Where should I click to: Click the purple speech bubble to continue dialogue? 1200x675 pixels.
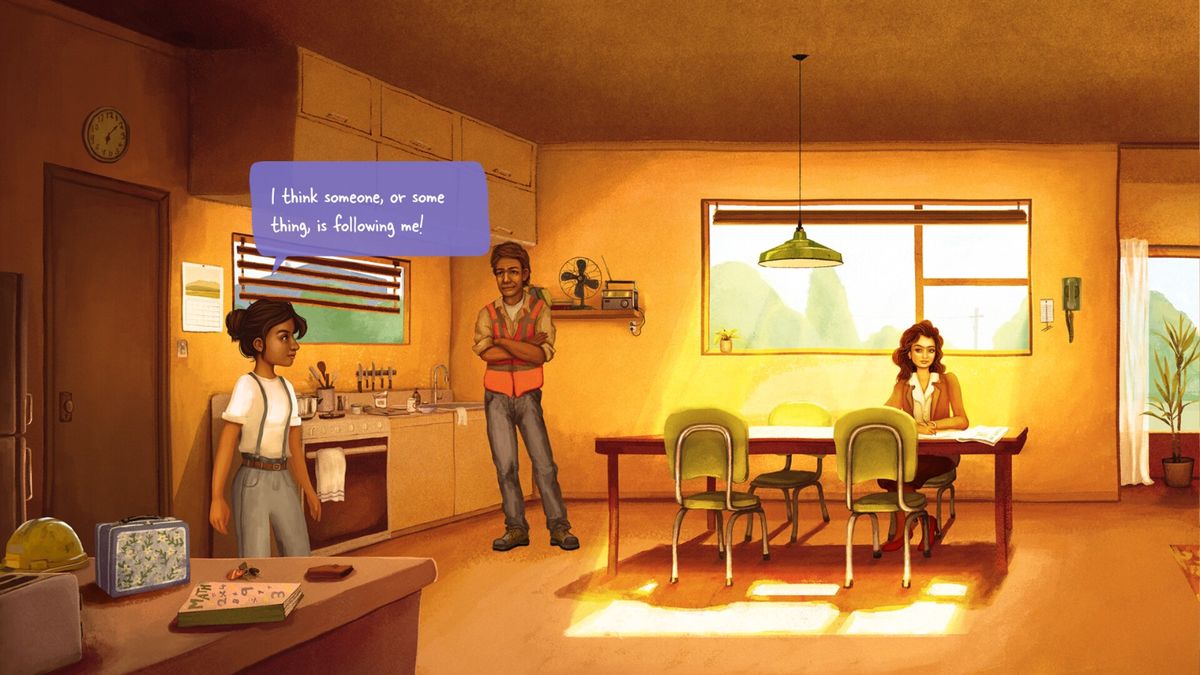pyautogui.click(x=368, y=210)
